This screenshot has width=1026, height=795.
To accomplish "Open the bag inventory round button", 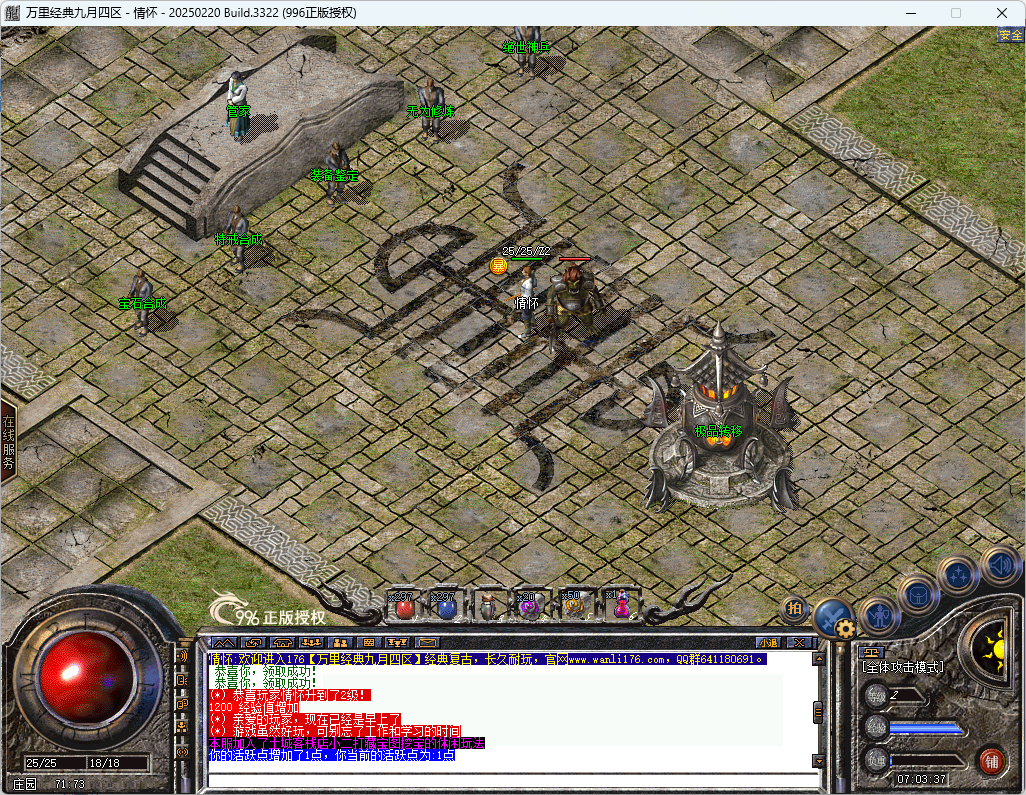I will click(x=917, y=595).
